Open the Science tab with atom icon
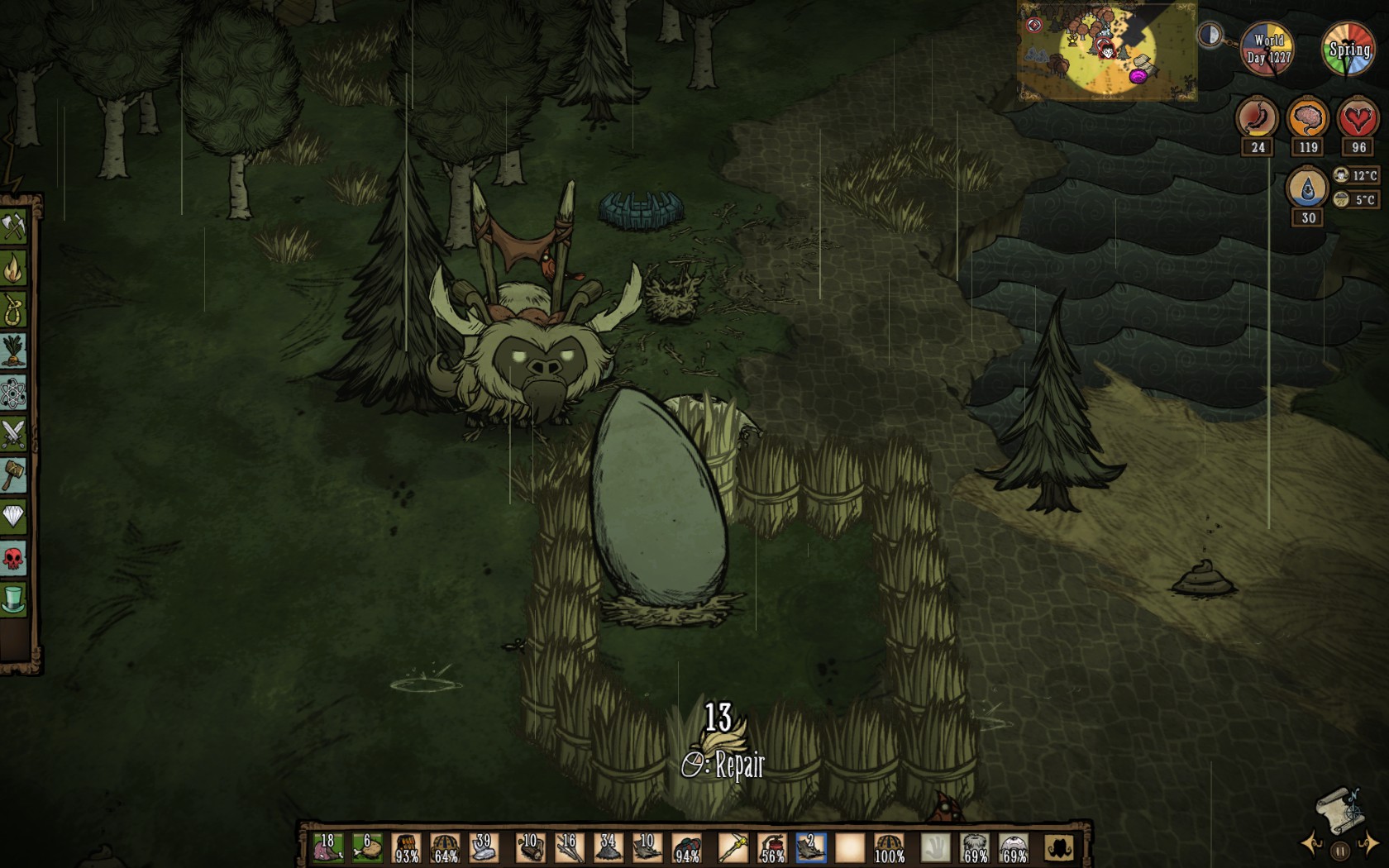This screenshot has height=868, width=1389. 14,393
